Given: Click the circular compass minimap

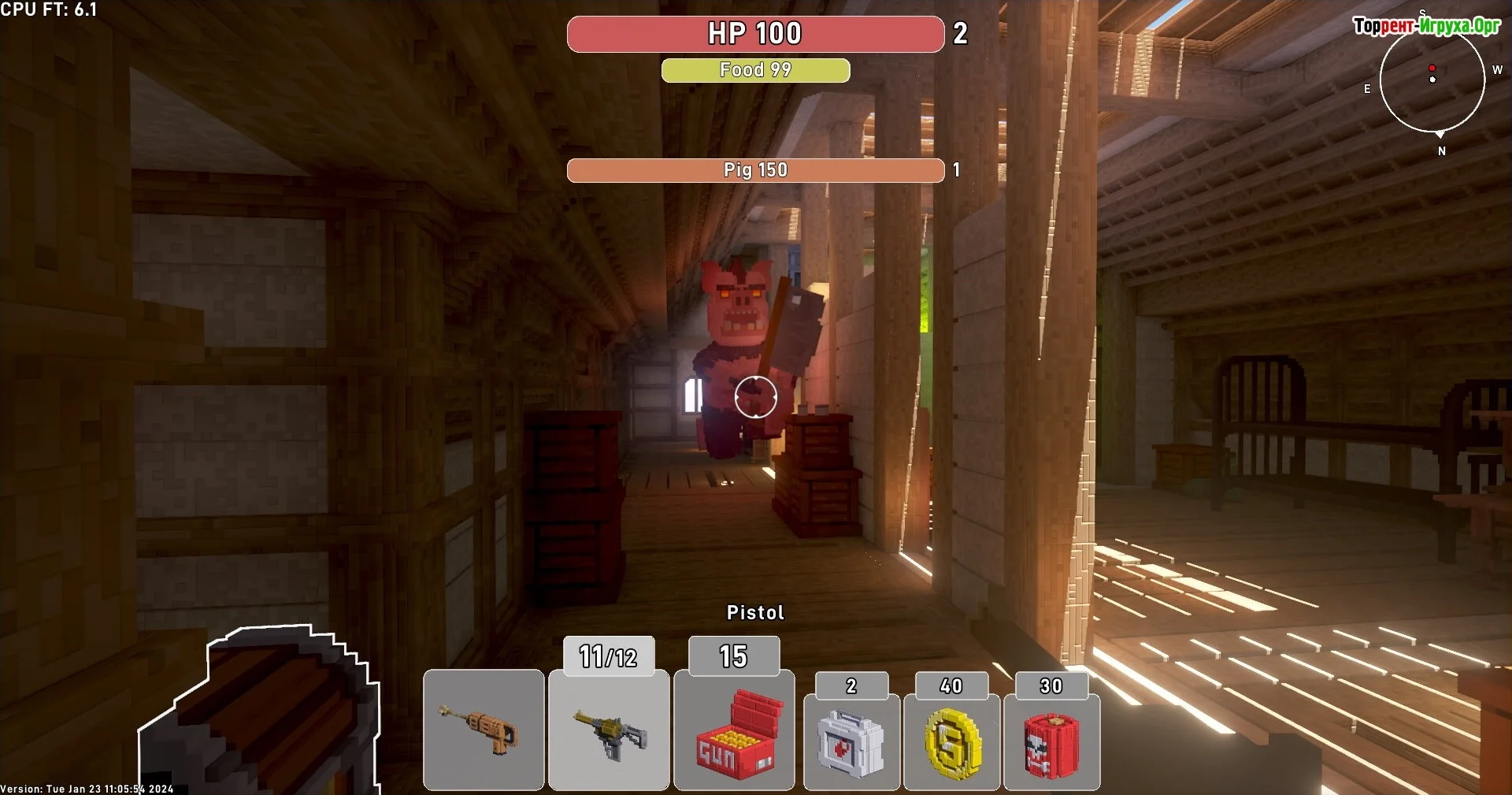Looking at the screenshot, I should click(x=1432, y=80).
